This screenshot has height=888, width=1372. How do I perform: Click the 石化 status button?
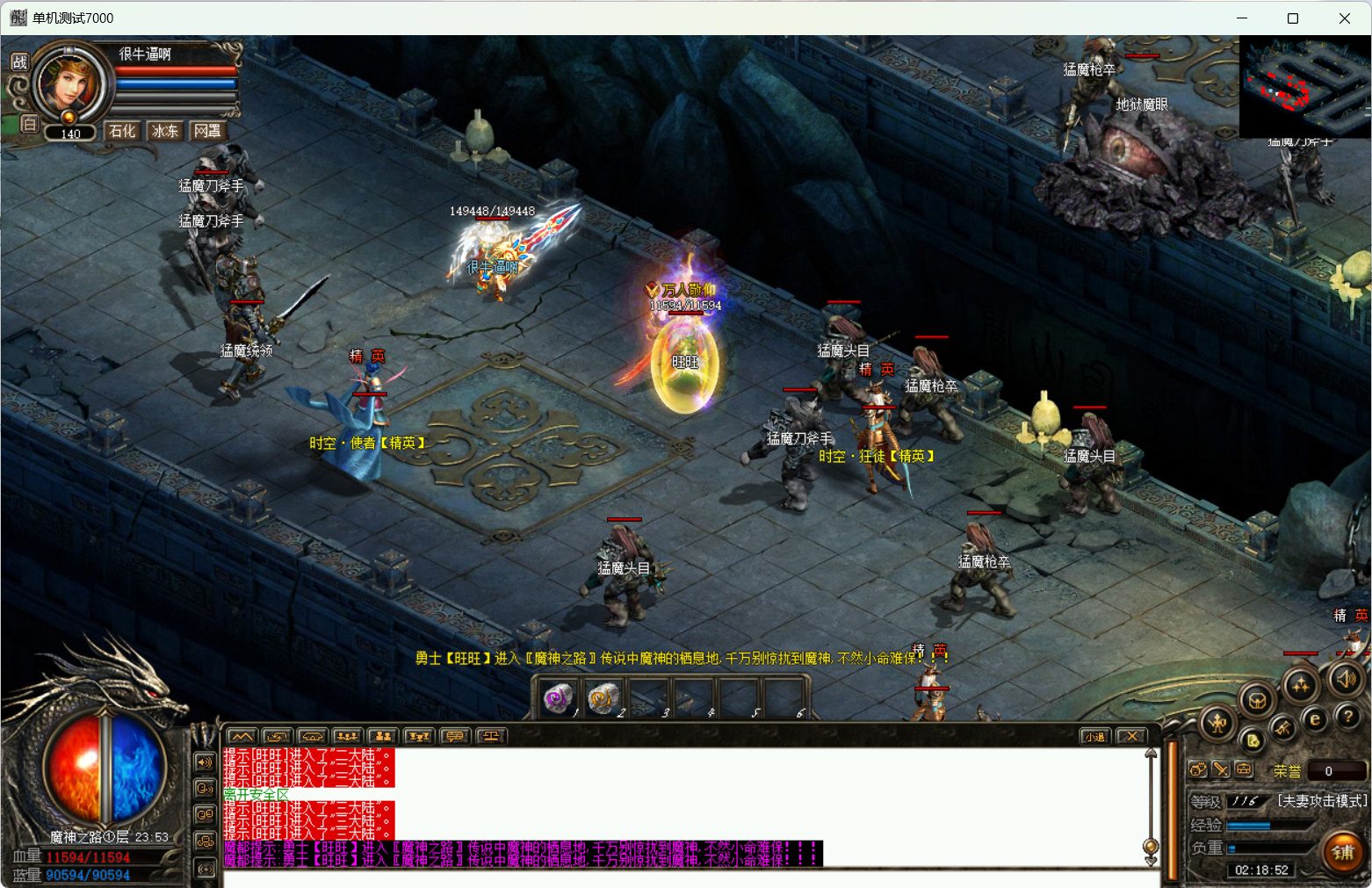[x=122, y=131]
